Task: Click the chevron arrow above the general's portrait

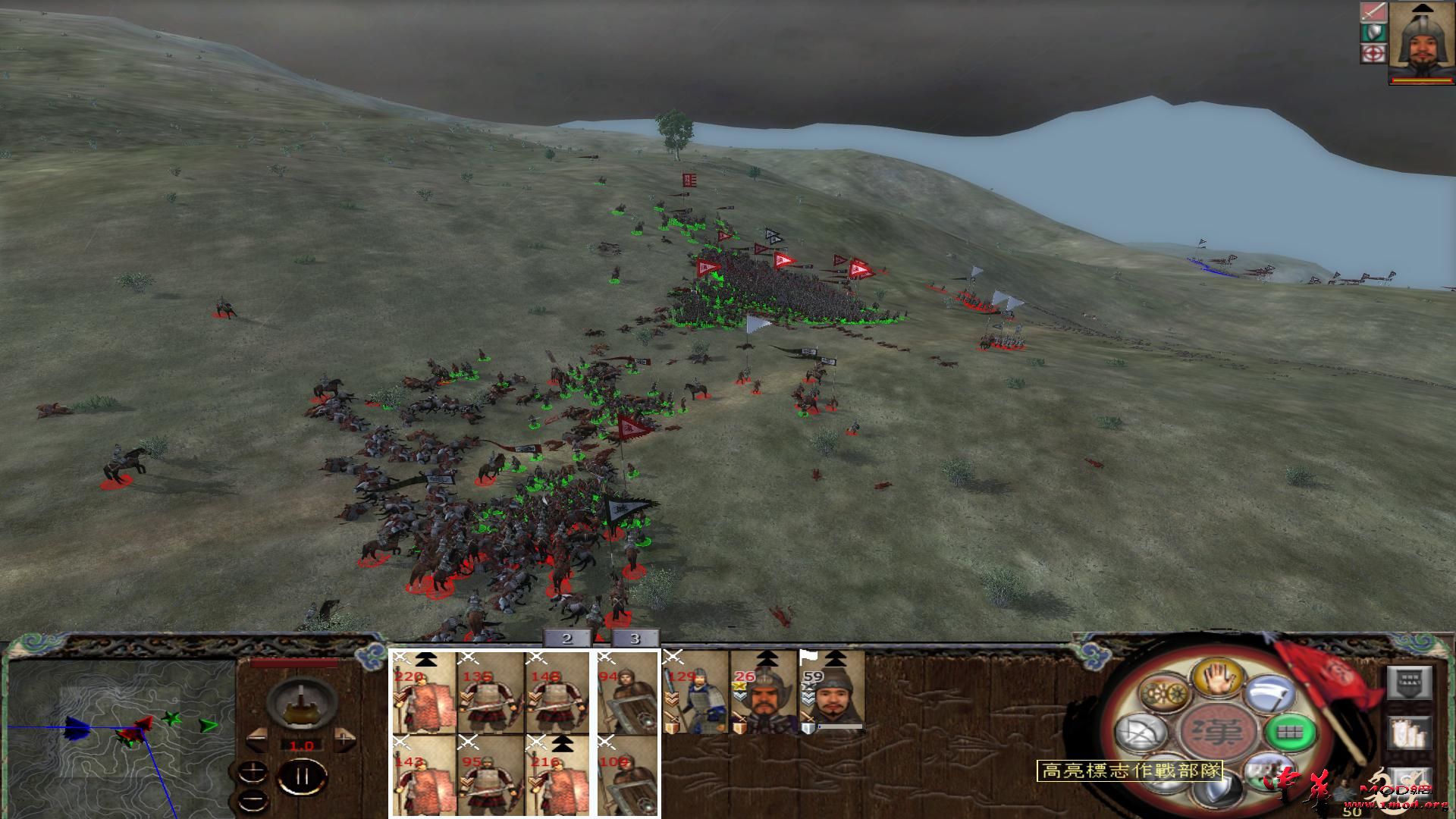Action: 1423,8
